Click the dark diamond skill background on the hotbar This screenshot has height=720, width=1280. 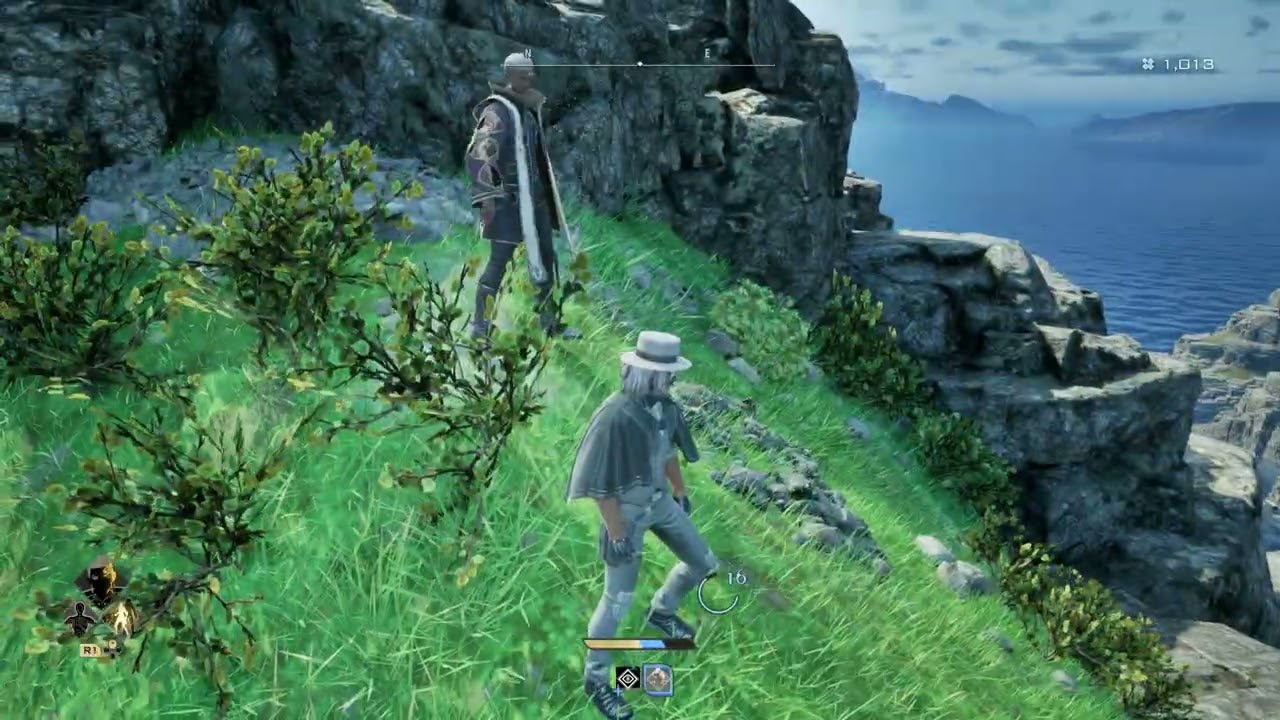pyautogui.click(x=628, y=678)
